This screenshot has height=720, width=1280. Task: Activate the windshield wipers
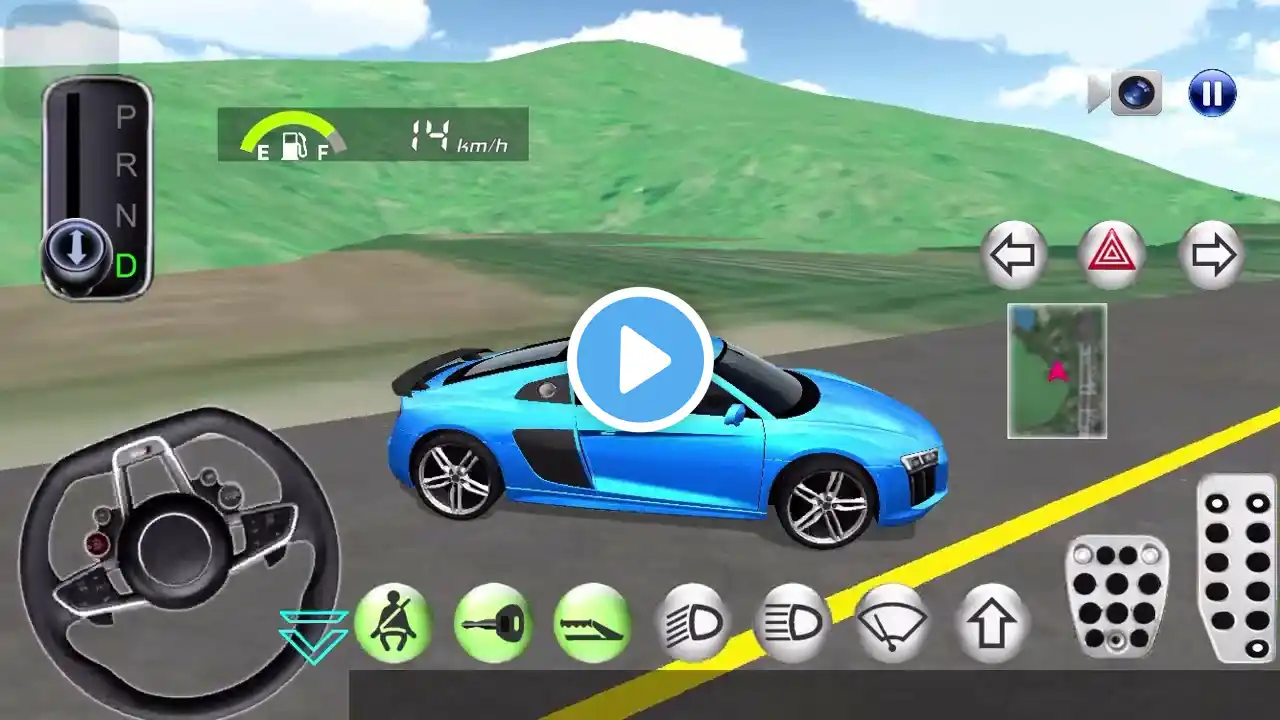coord(892,623)
